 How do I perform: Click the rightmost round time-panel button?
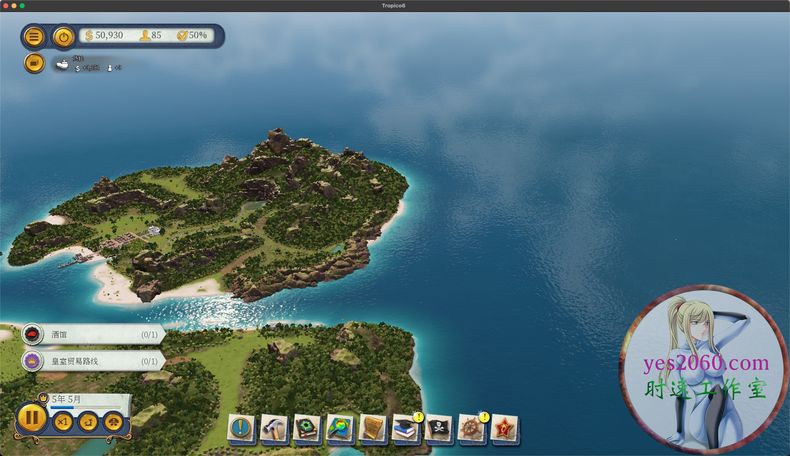pos(114,421)
